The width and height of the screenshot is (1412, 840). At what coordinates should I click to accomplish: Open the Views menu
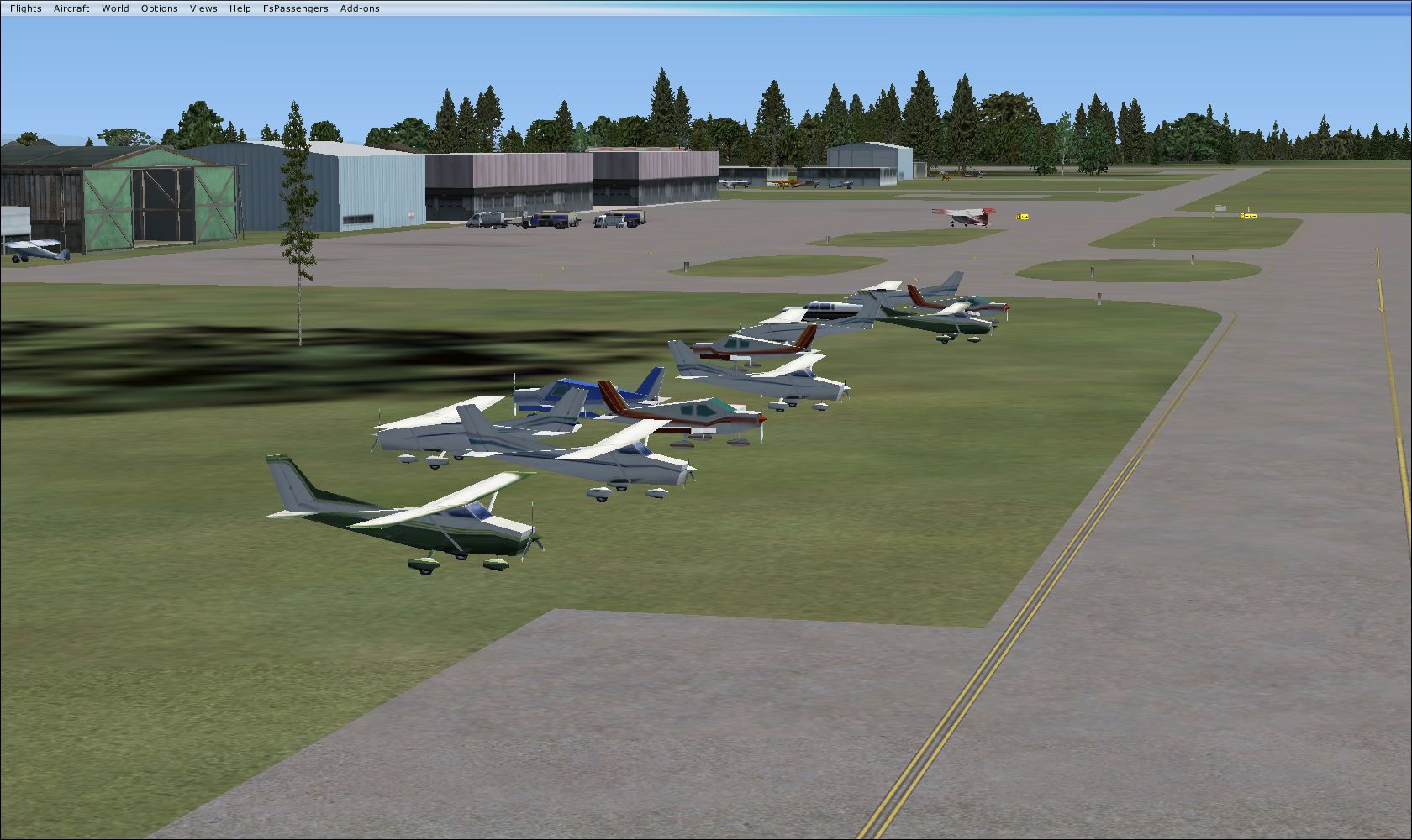tap(203, 8)
